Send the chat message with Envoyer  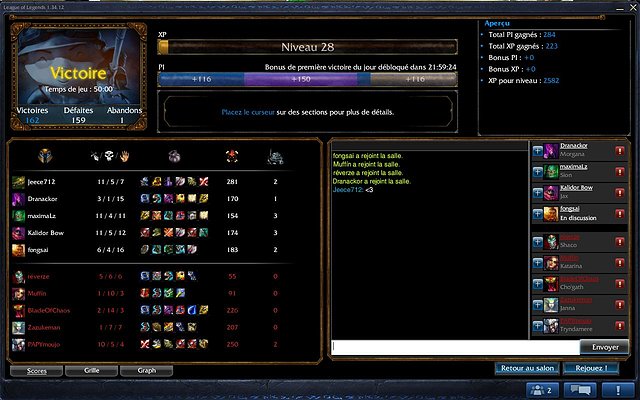(604, 346)
